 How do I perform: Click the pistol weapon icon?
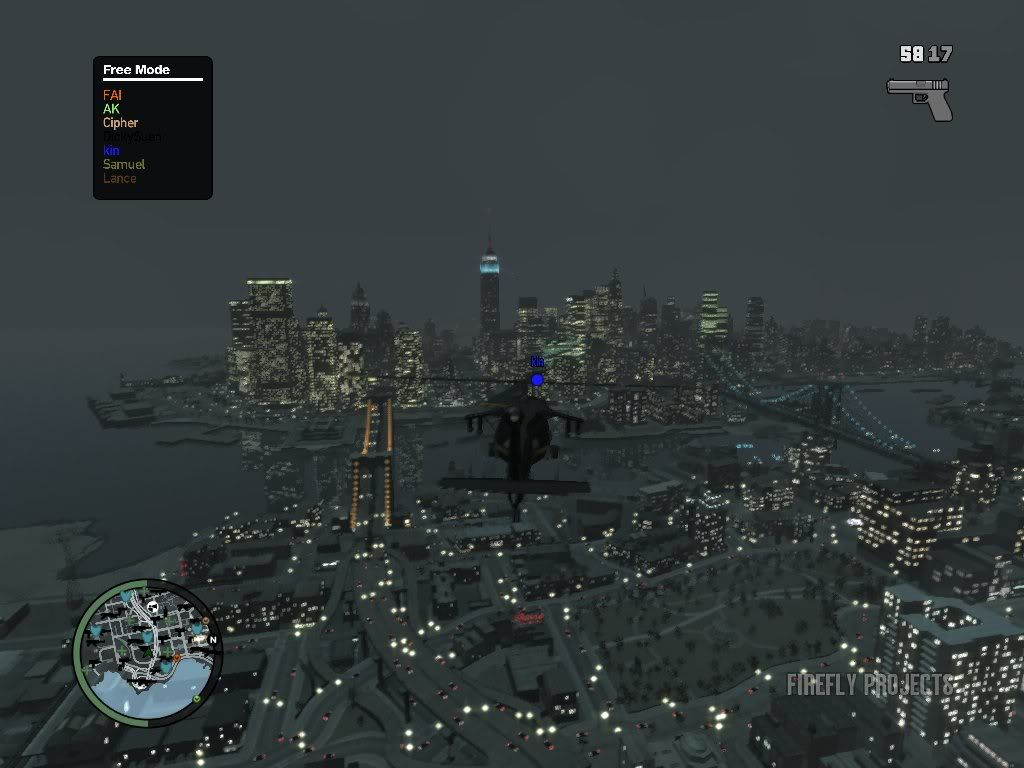(919, 97)
